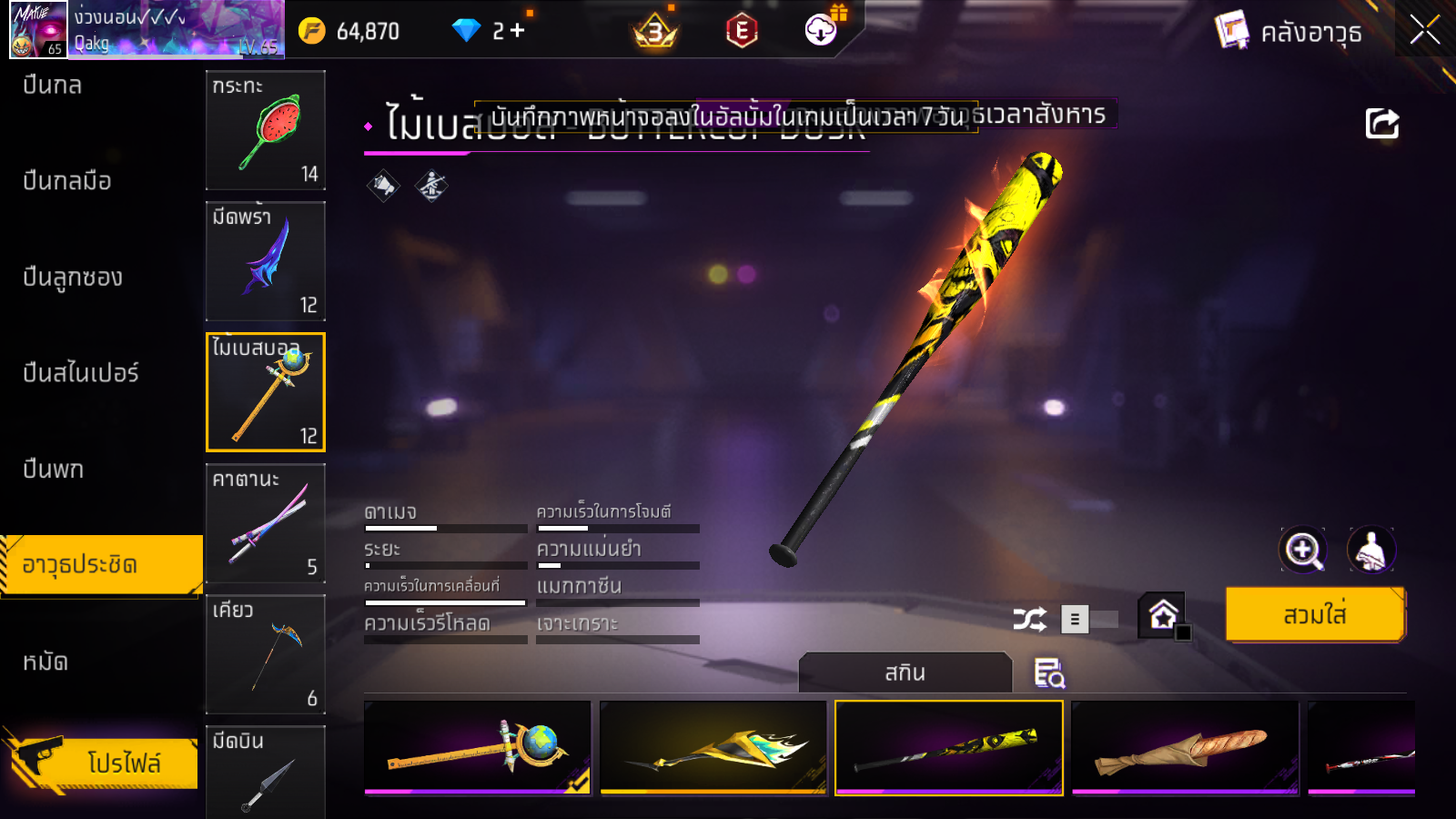Click the share icon
Screen dimensions: 1456x819
[1381, 124]
